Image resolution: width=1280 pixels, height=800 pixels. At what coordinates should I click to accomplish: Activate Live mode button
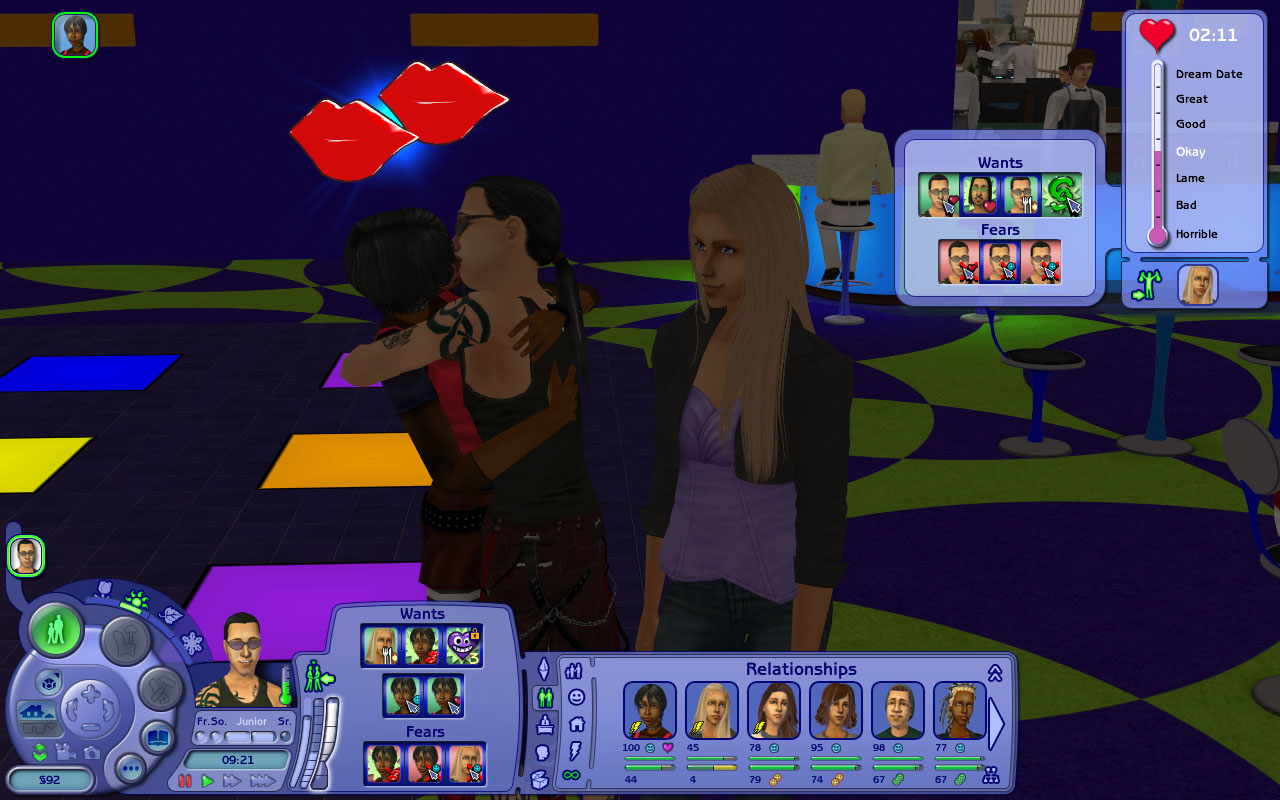click(x=56, y=630)
